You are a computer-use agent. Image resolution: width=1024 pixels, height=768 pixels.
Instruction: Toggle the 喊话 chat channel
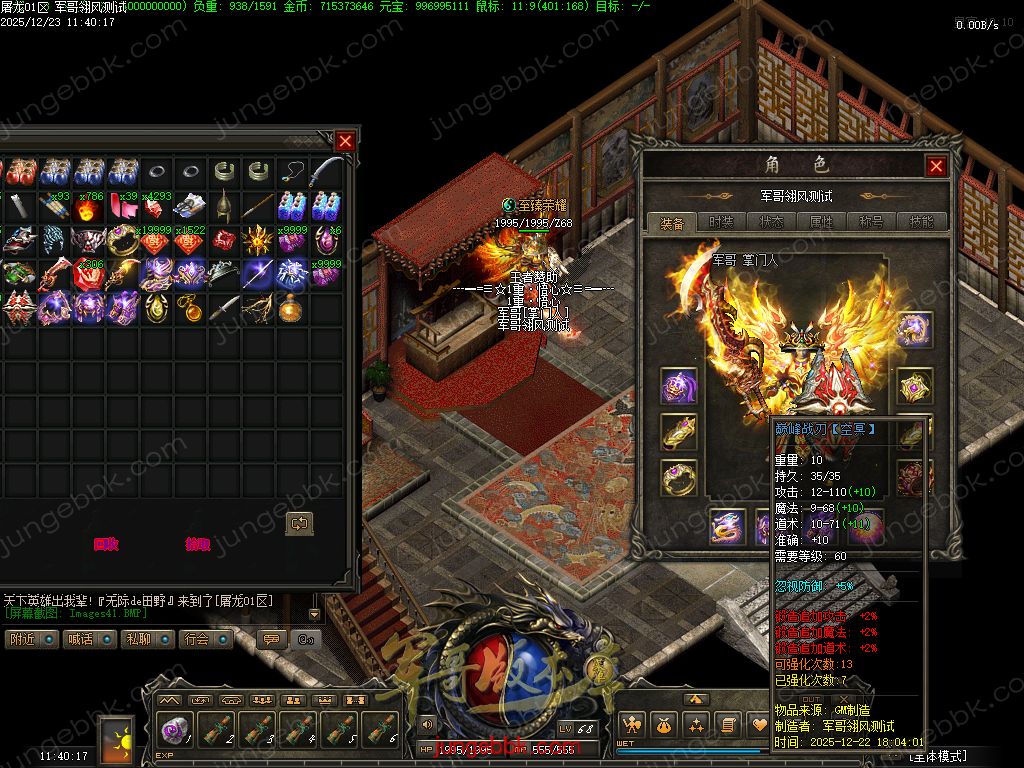tap(90, 639)
